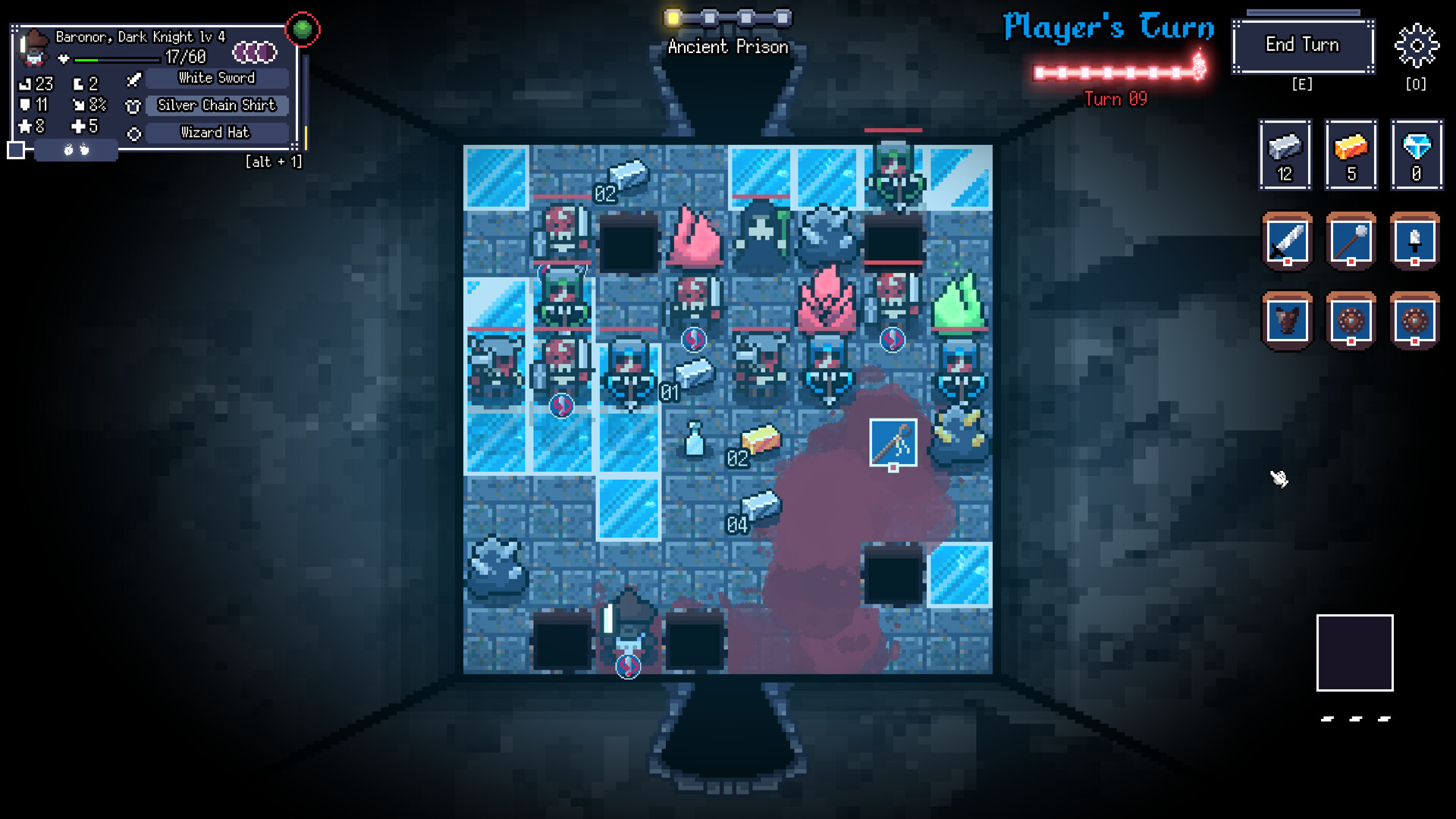Select the second round shield icon
The width and height of the screenshot is (1456, 819).
pos(1415,320)
